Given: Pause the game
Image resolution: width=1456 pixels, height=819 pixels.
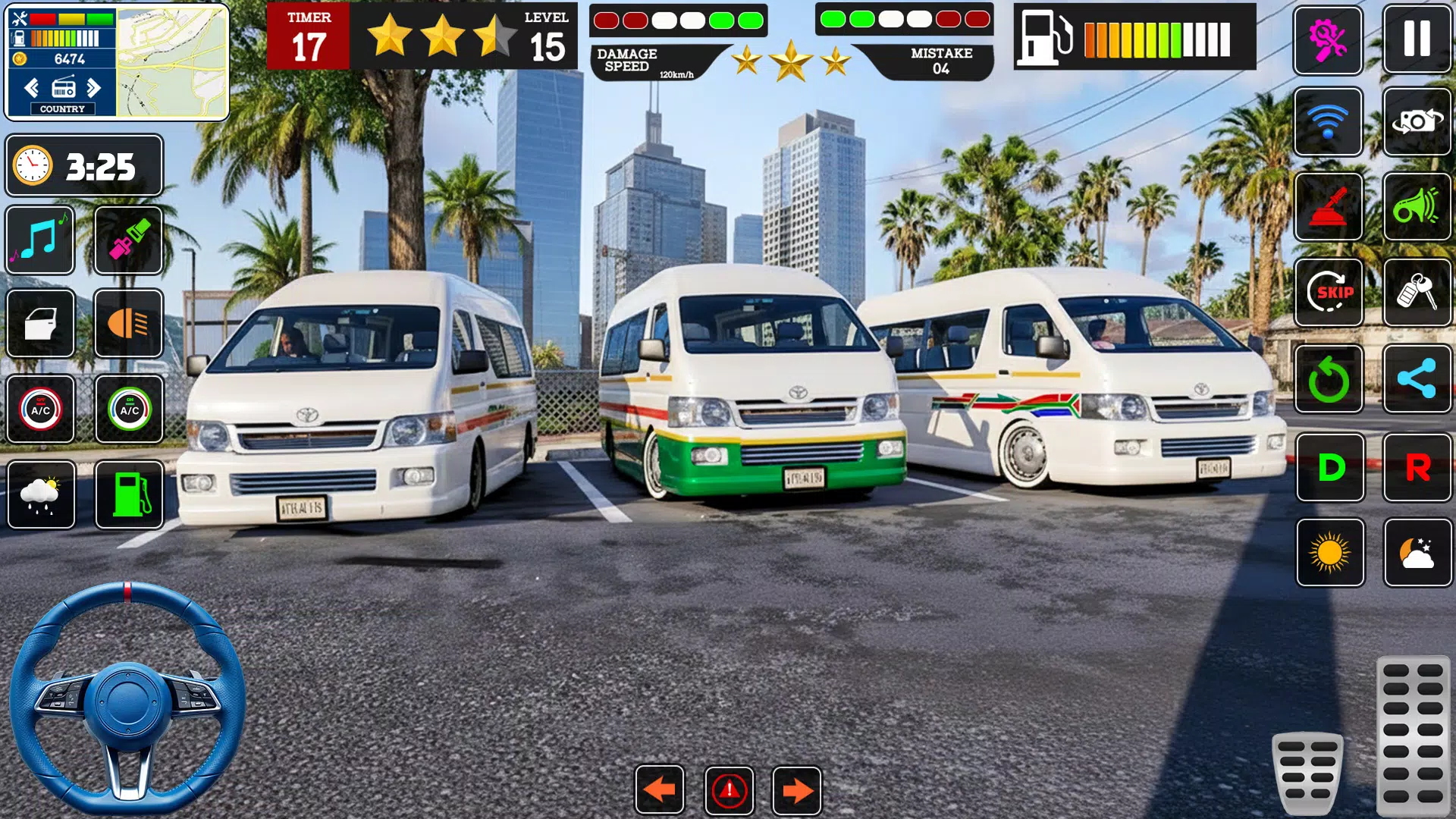Looking at the screenshot, I should [x=1417, y=39].
